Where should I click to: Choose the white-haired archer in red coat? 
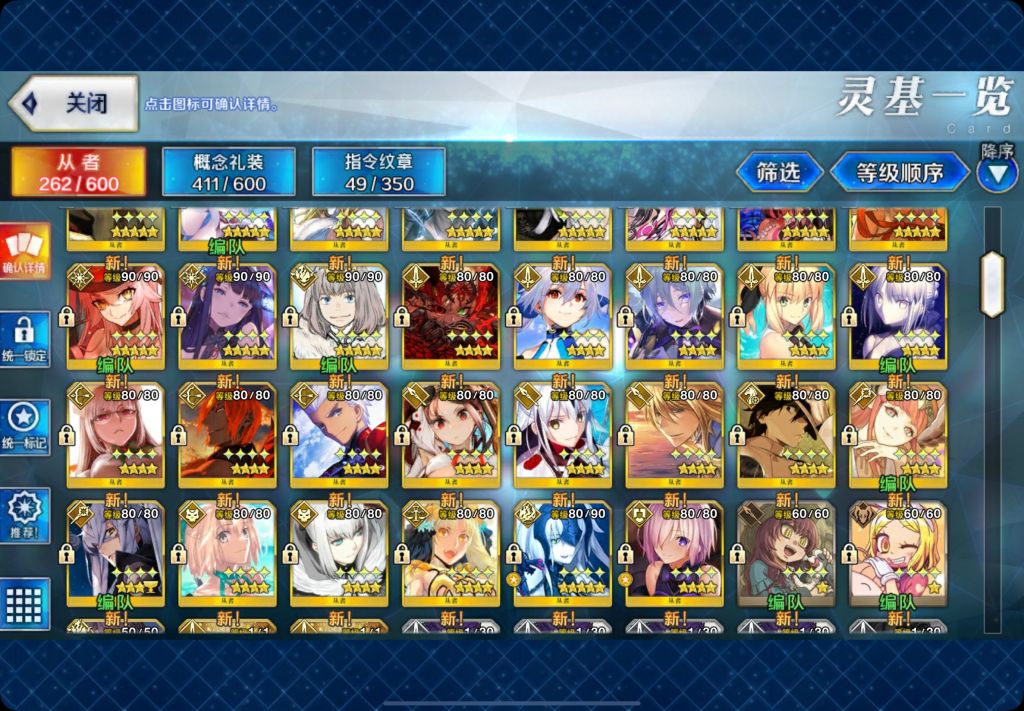(339, 430)
